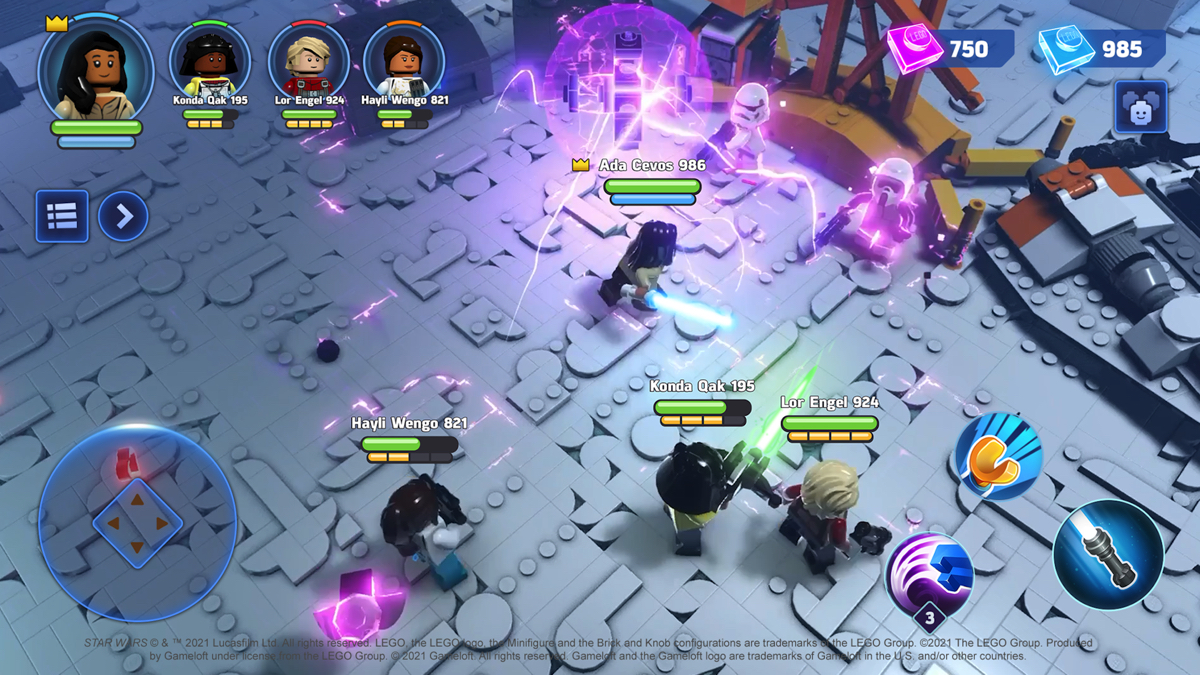
Task: Click the right arrow expand button
Action: [123, 216]
